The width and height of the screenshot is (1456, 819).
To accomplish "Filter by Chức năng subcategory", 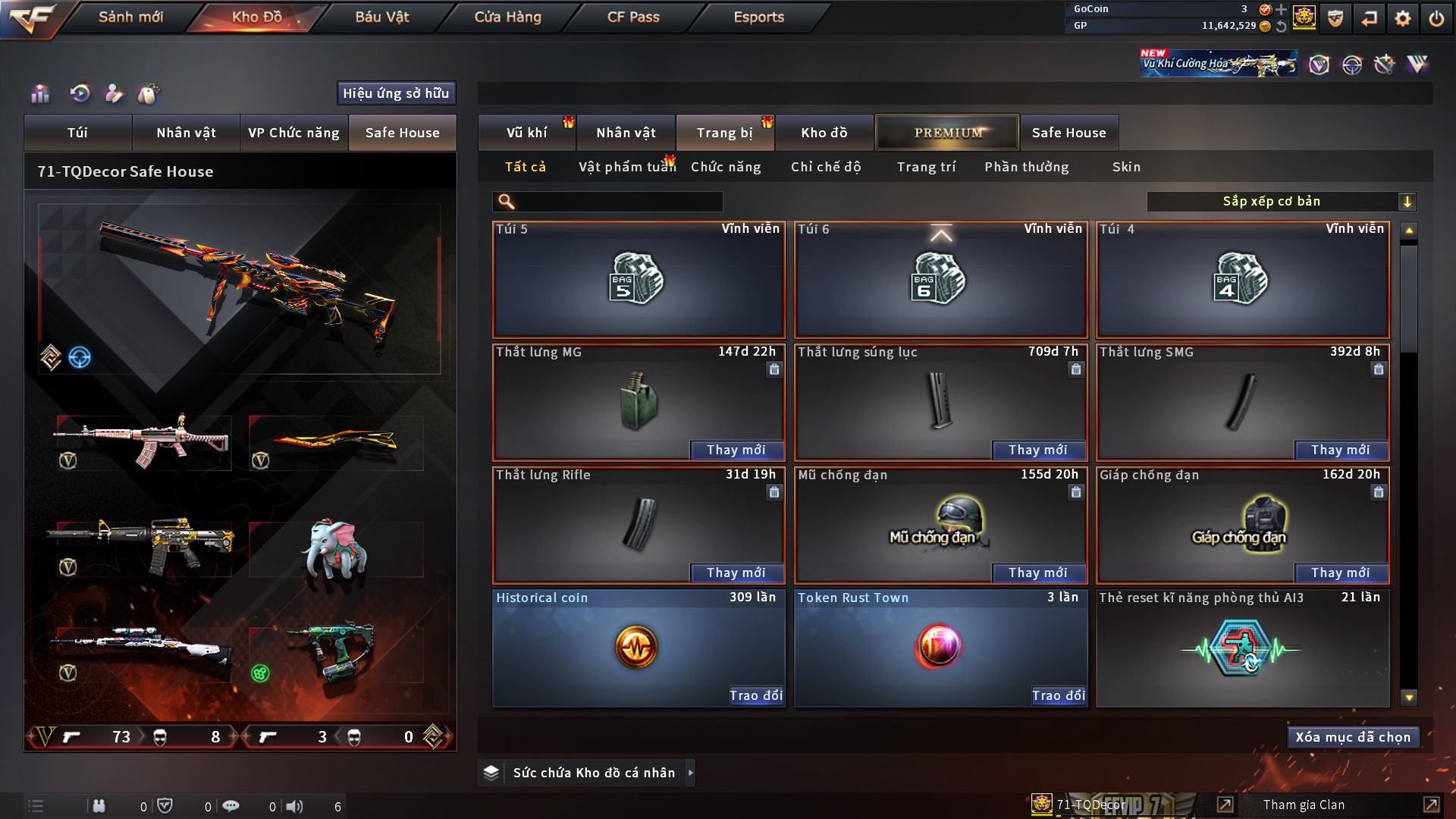I will [726, 167].
